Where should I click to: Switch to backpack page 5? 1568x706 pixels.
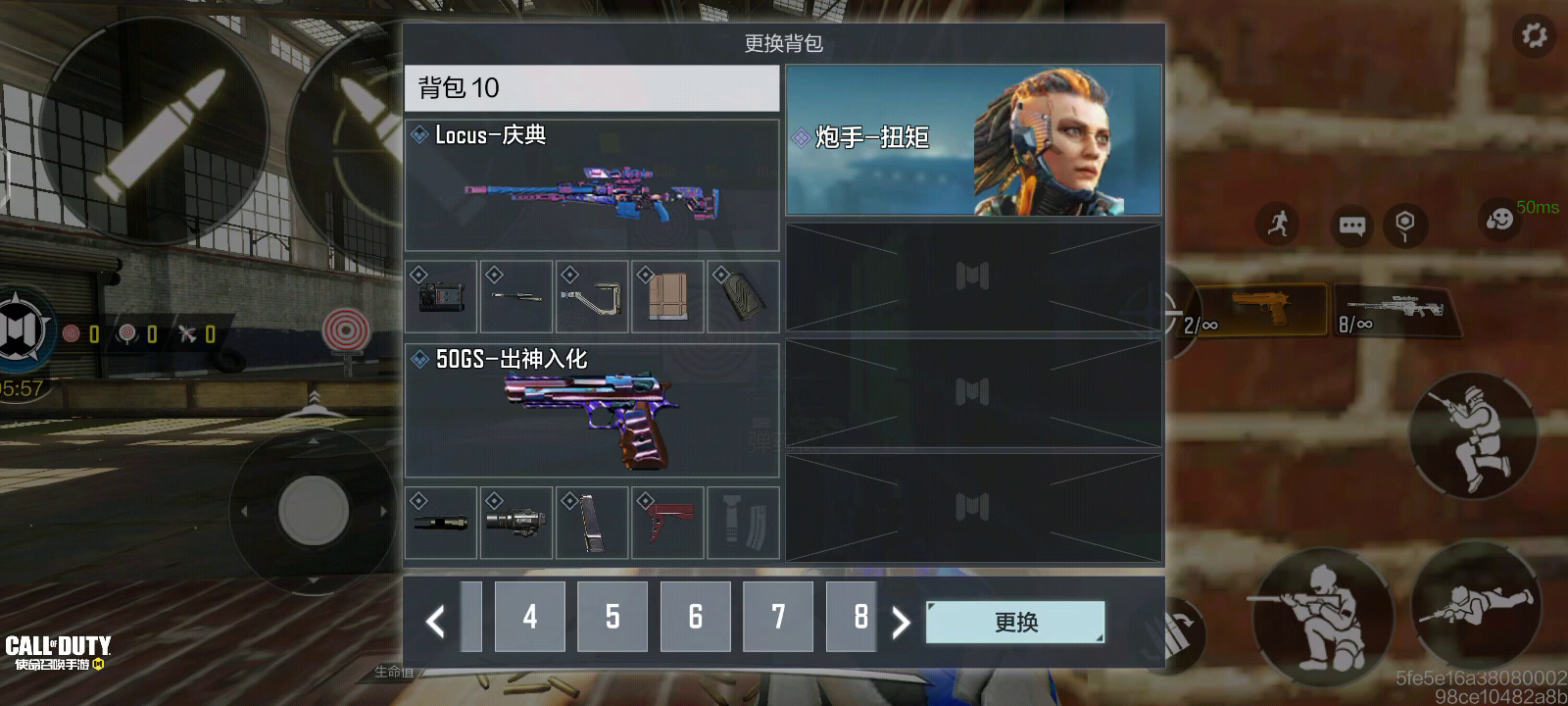pos(612,619)
